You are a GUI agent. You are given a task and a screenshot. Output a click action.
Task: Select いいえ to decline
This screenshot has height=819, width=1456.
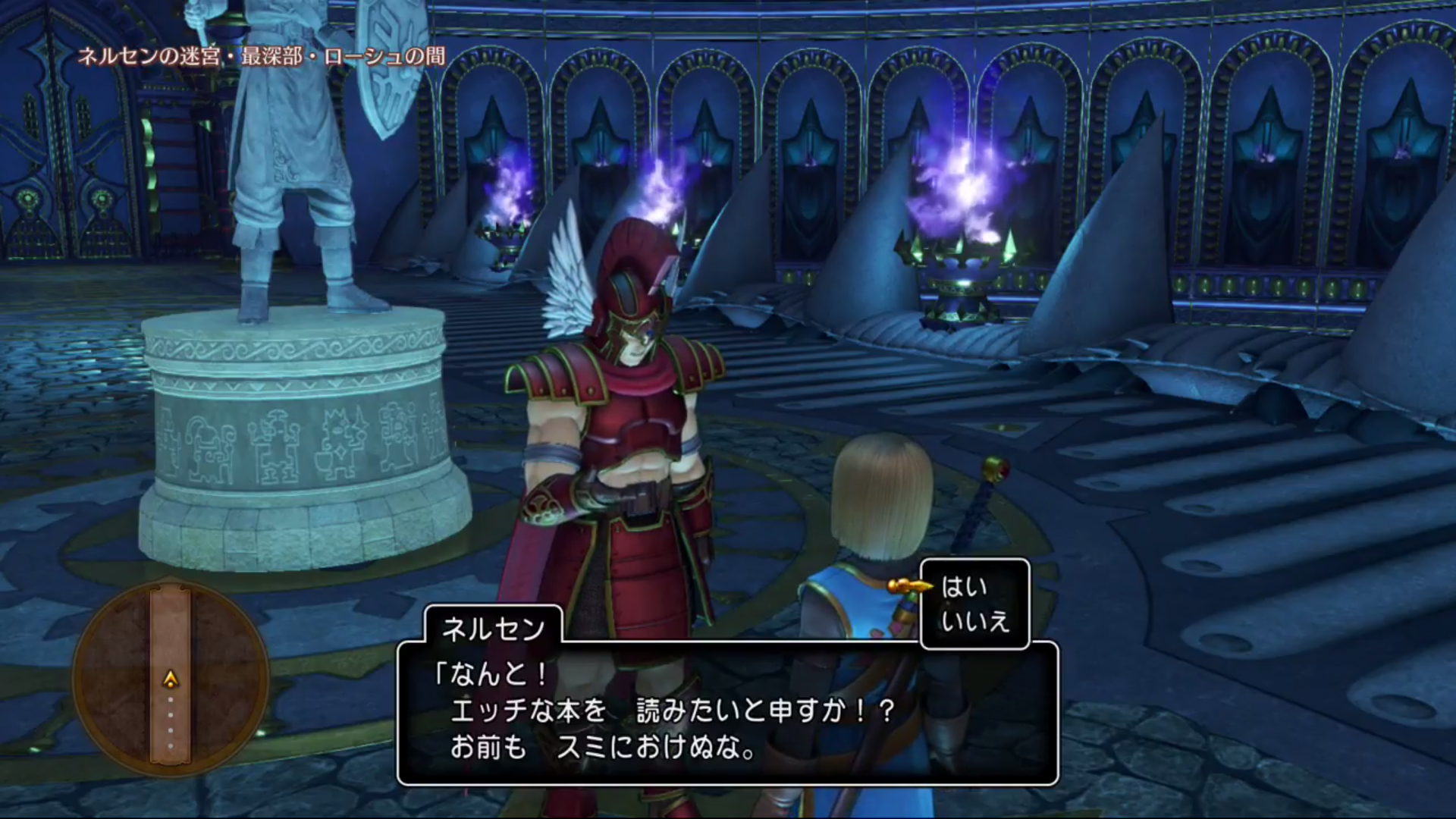[x=974, y=623]
